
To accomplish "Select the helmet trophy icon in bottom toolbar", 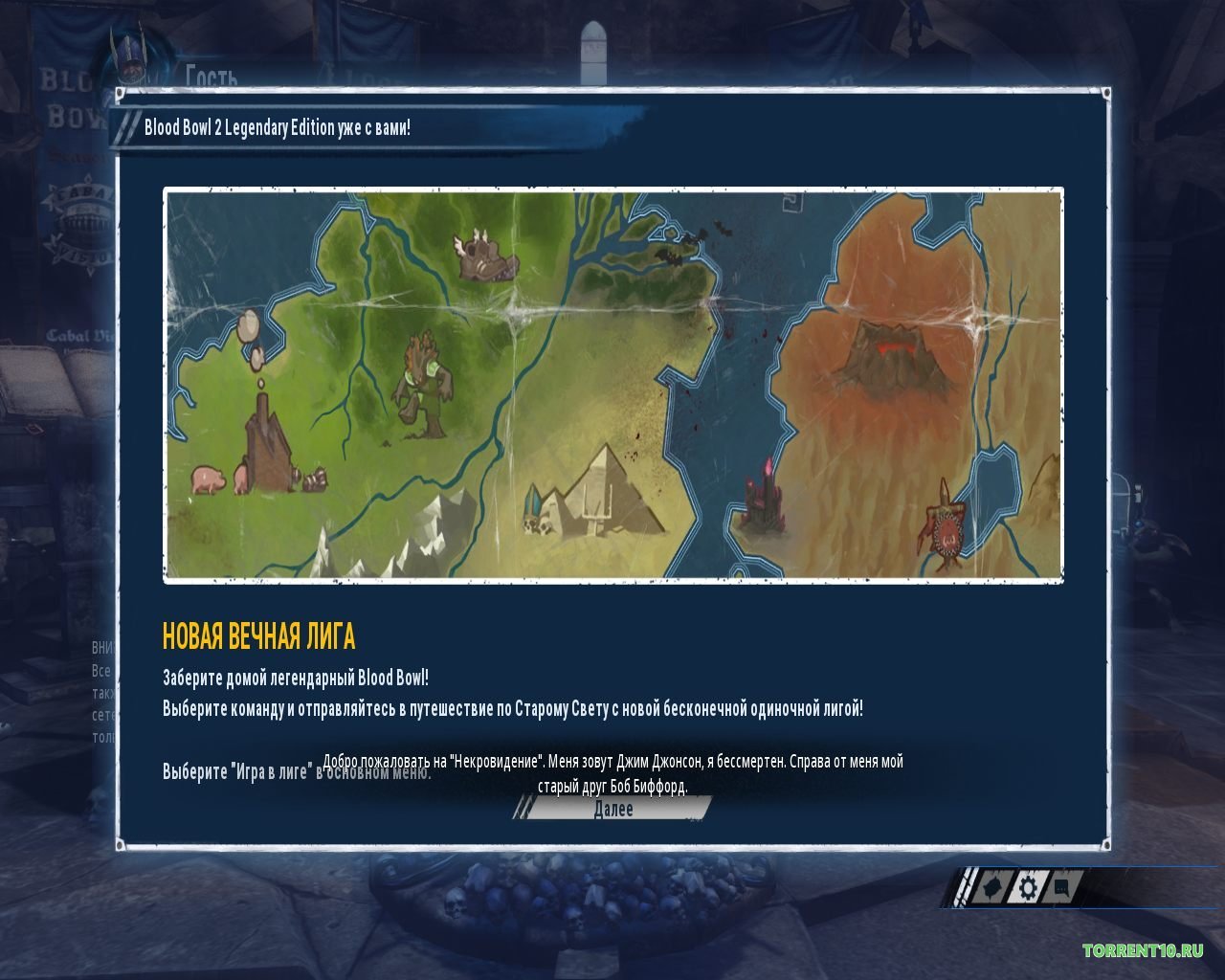I will [991, 888].
